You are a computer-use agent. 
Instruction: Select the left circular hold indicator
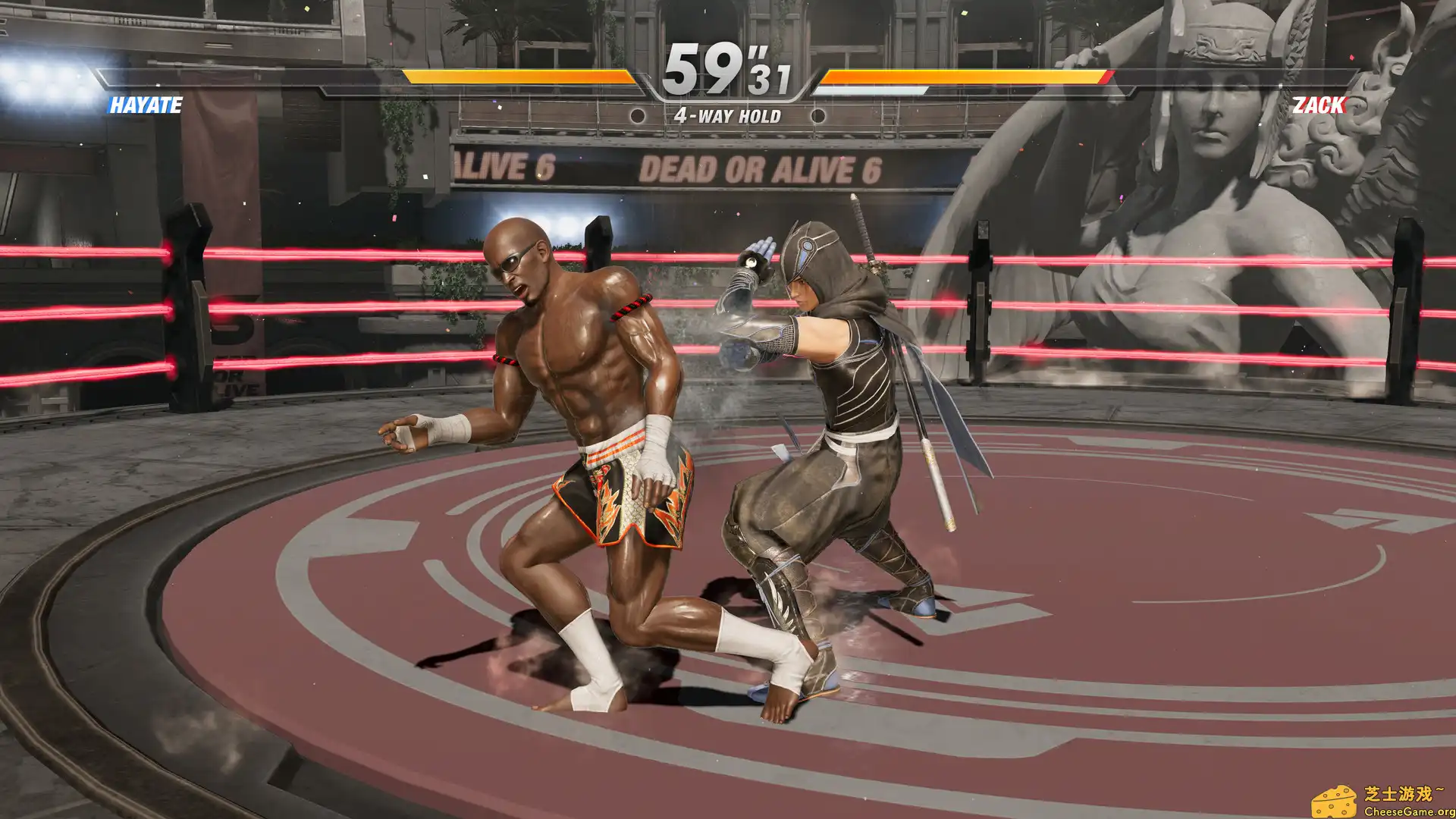pos(639,115)
